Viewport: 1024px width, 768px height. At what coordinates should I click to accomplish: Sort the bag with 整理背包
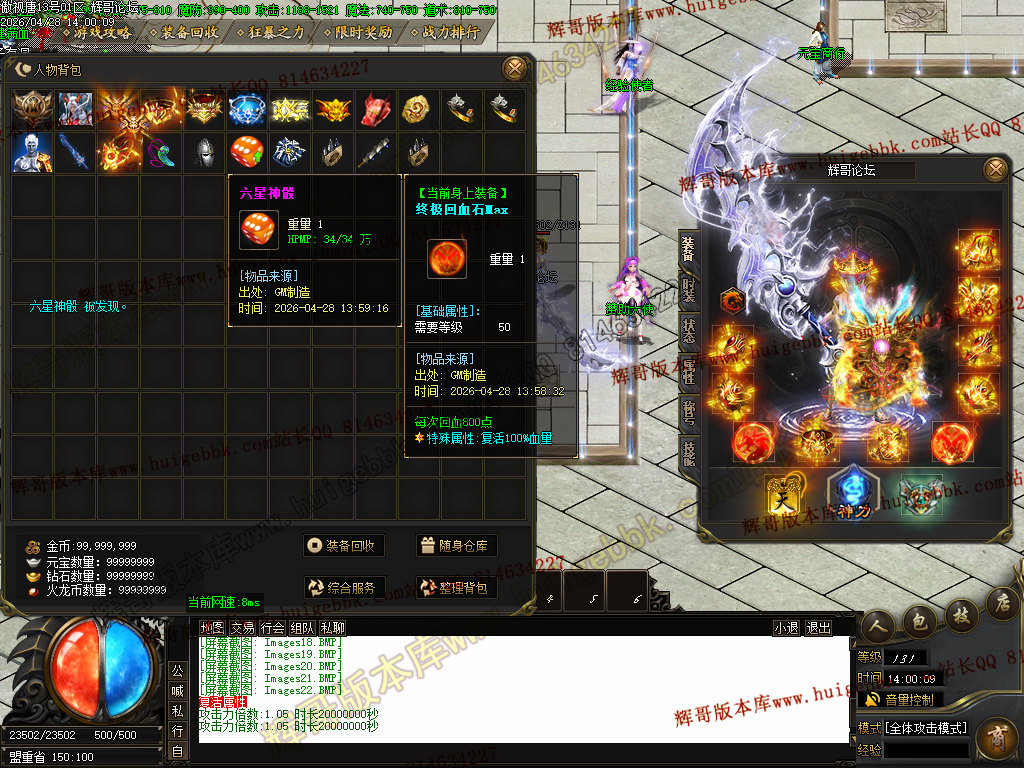pos(456,588)
